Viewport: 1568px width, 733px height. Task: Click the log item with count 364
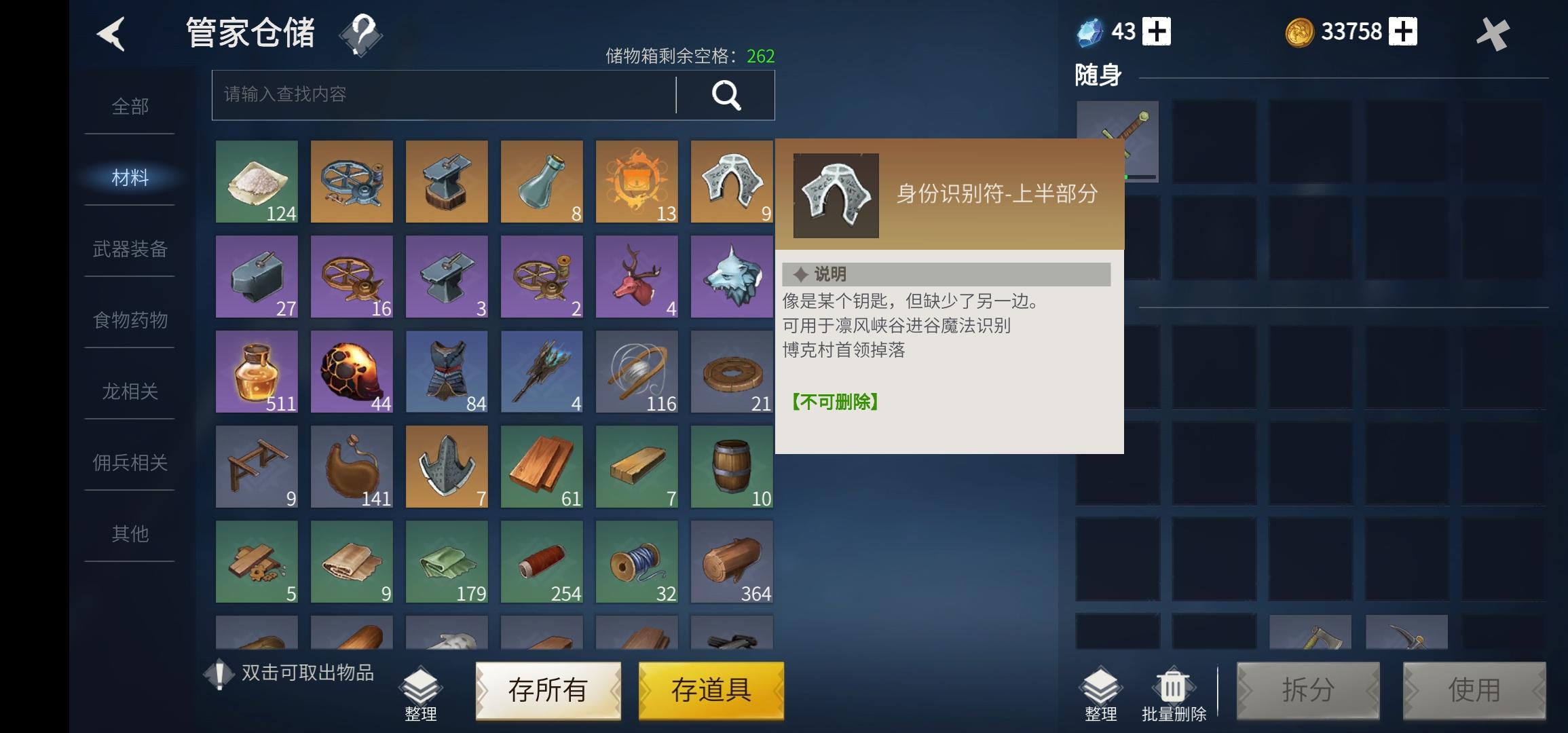coord(732,562)
